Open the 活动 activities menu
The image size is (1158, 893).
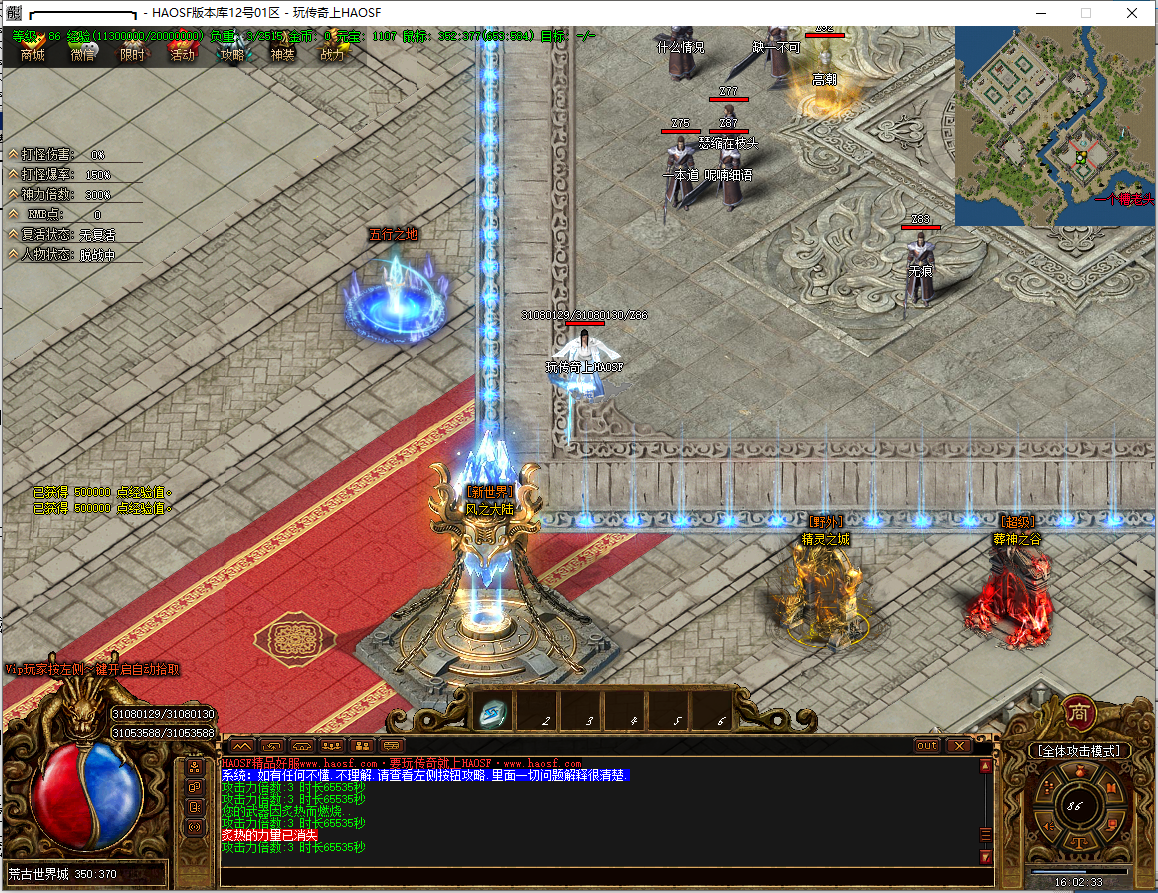tap(182, 54)
